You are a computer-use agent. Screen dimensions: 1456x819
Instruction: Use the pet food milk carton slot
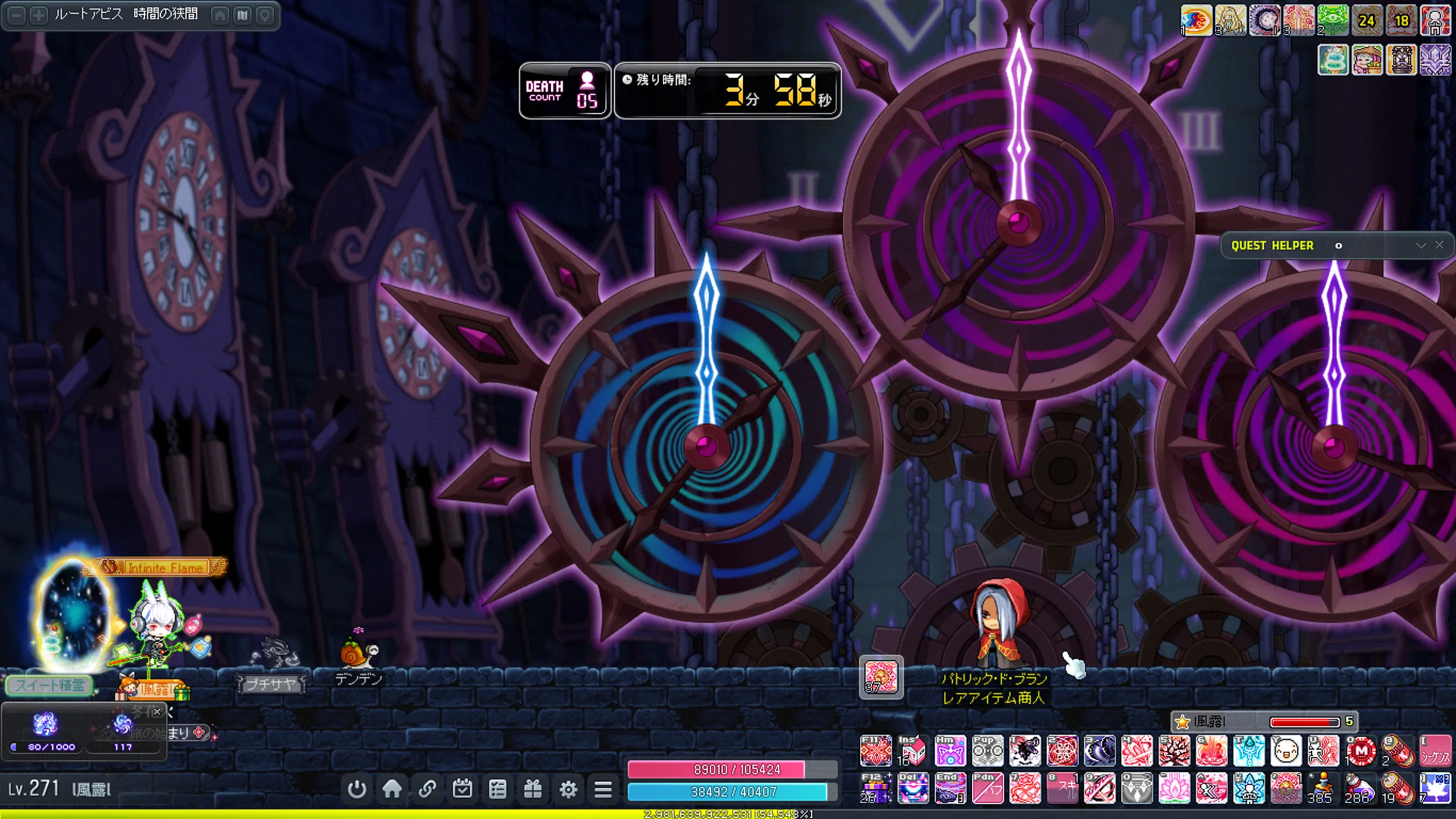click(913, 751)
